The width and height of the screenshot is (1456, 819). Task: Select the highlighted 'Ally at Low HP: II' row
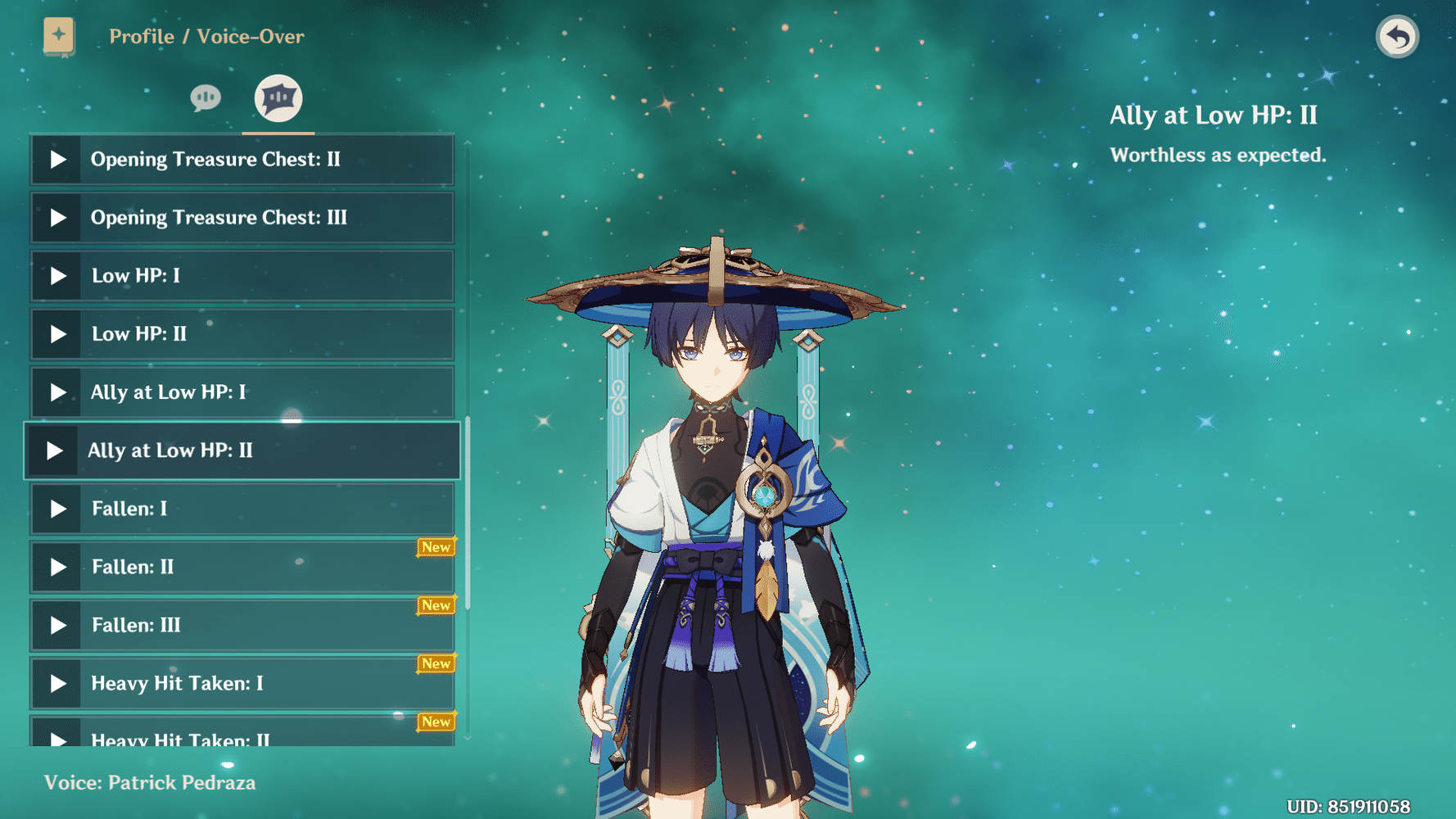point(242,450)
